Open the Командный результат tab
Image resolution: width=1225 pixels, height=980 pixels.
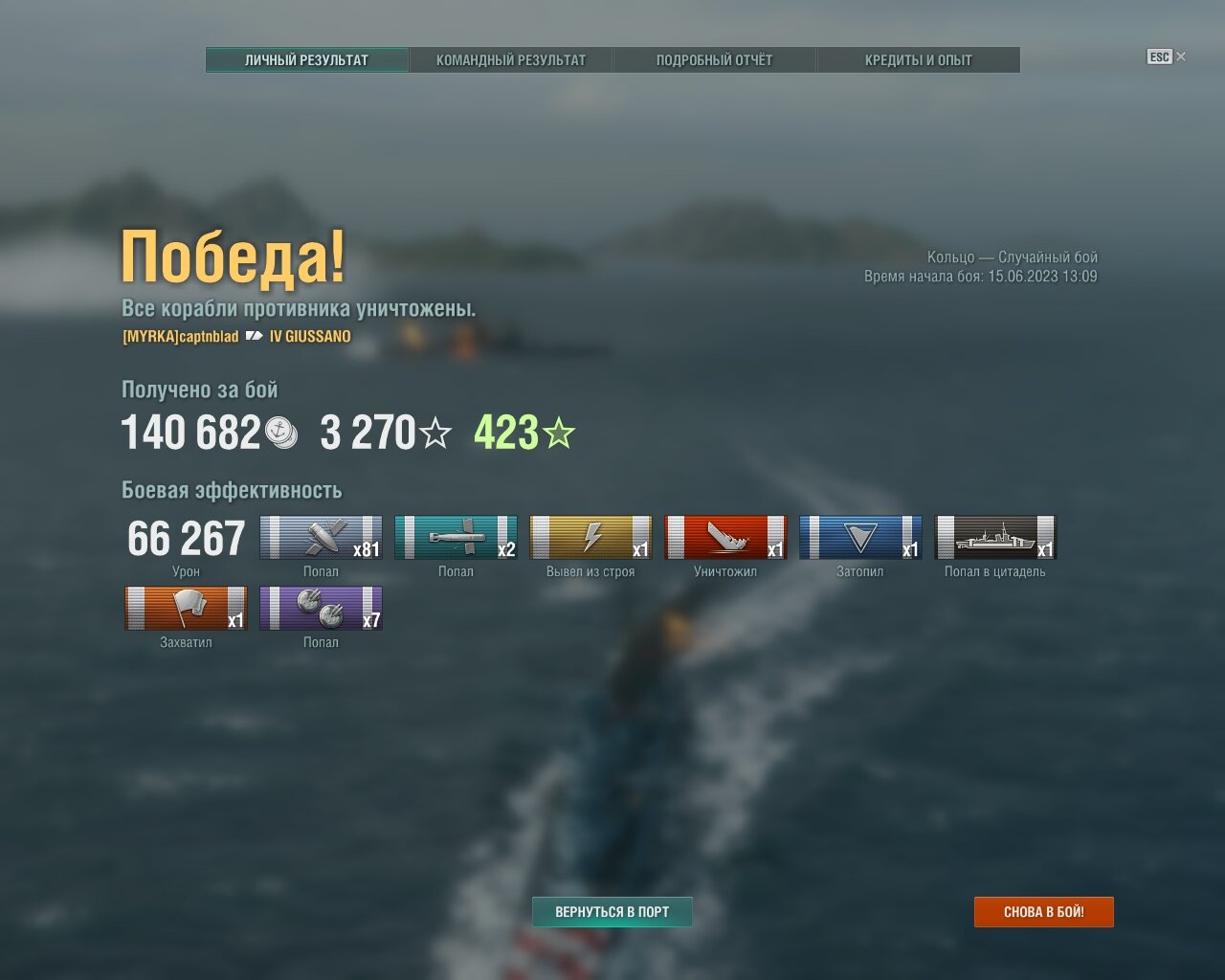[511, 60]
